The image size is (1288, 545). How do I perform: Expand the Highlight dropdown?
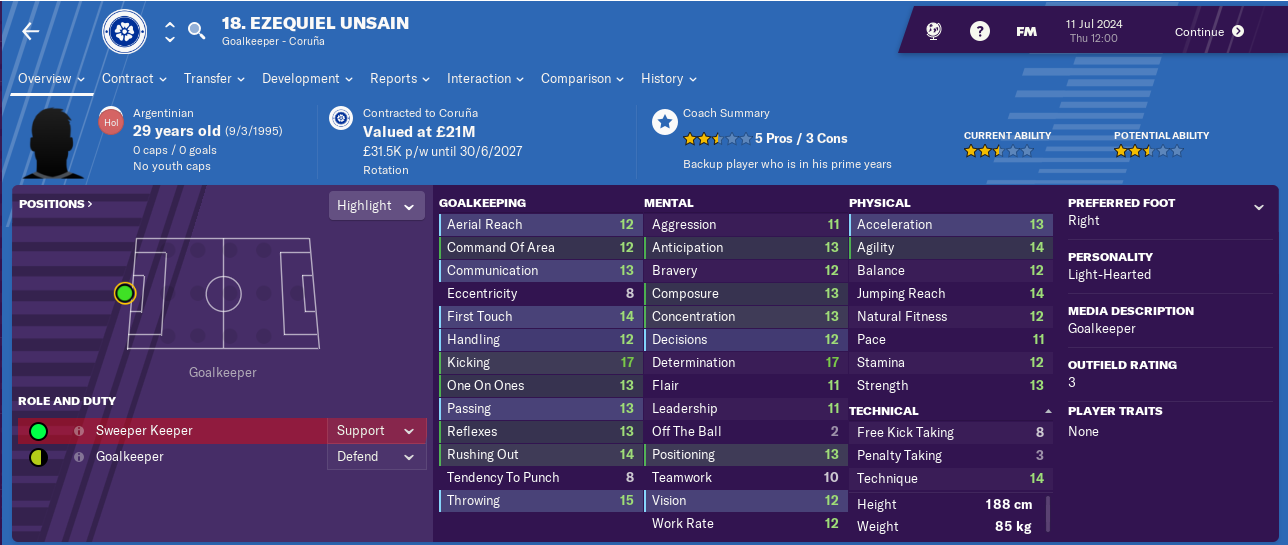click(x=375, y=205)
